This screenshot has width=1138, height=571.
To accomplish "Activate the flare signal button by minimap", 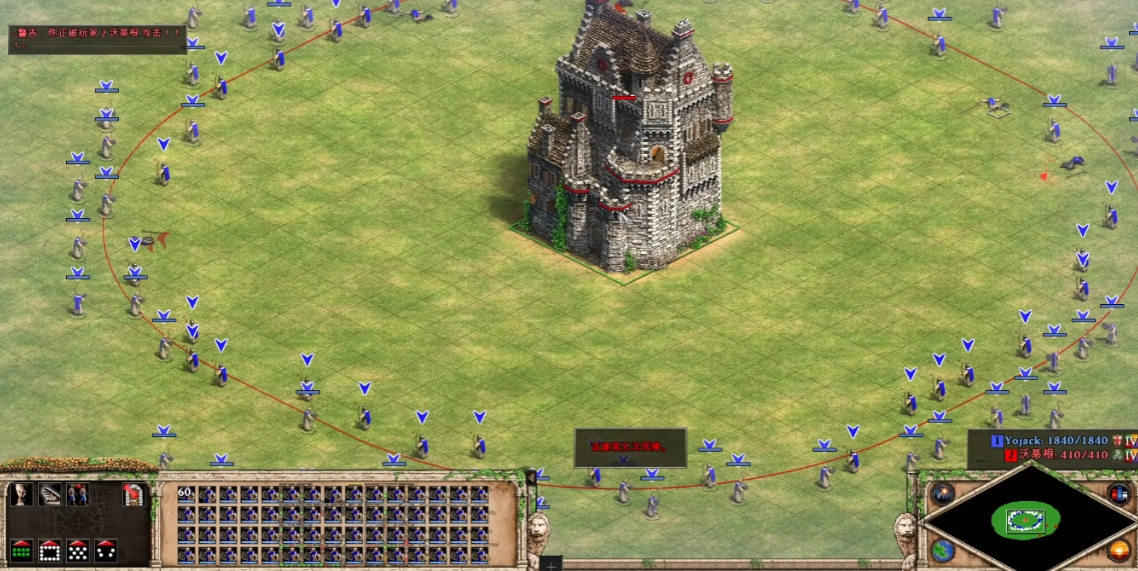I will [x=942, y=493].
